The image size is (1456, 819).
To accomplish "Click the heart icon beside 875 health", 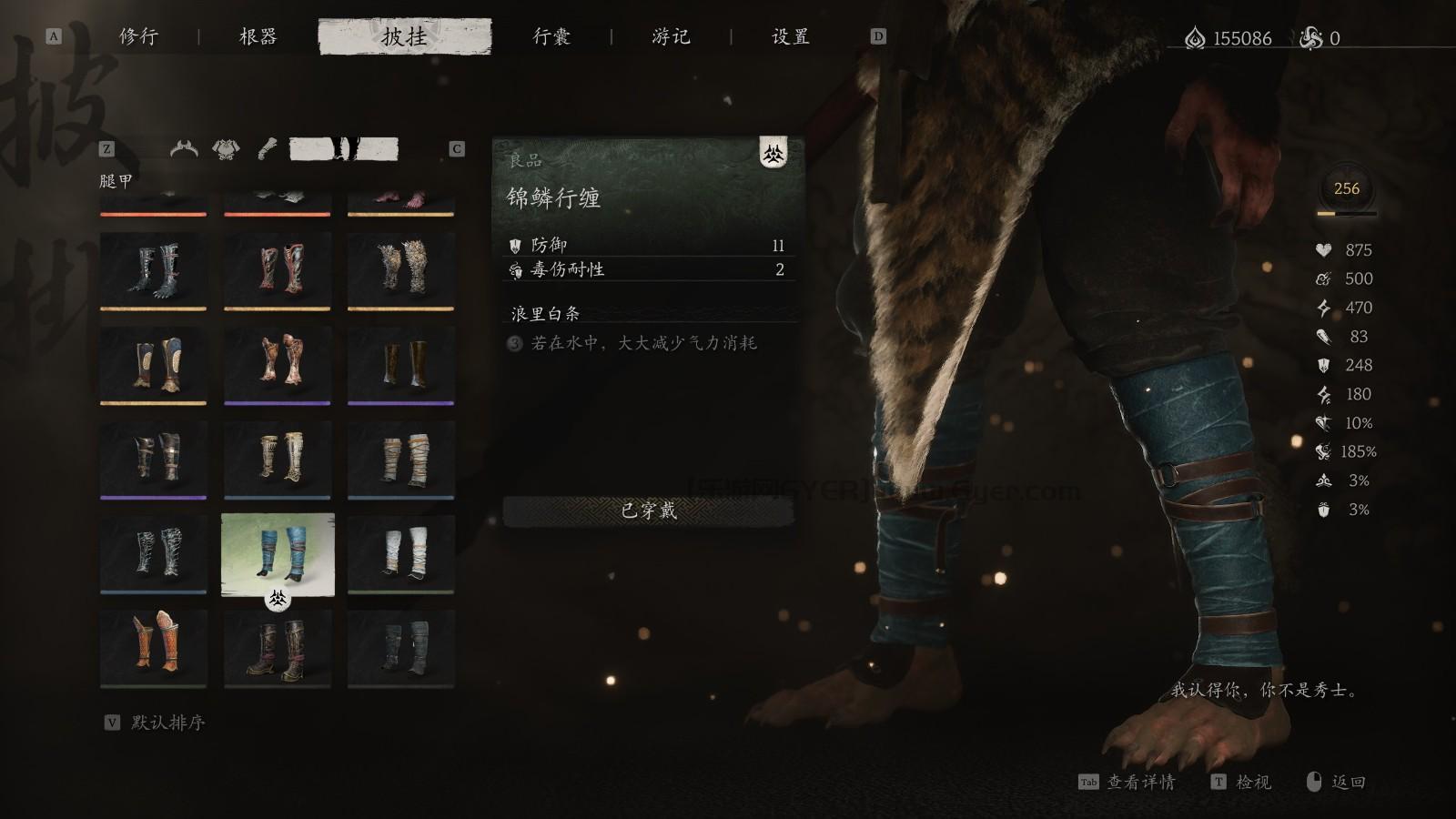I will pos(1322,250).
